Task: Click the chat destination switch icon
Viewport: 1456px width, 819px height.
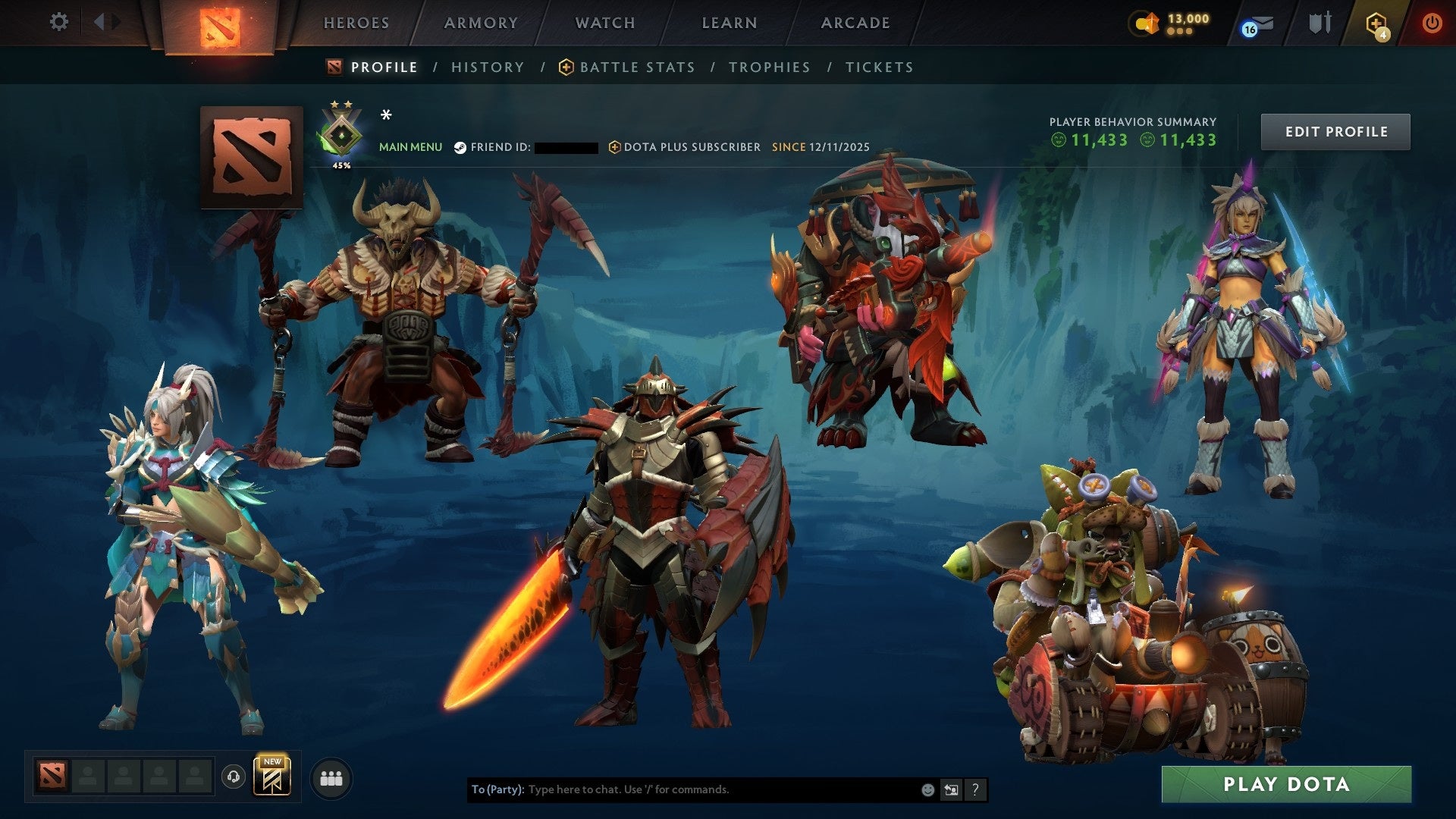Action: (952, 789)
